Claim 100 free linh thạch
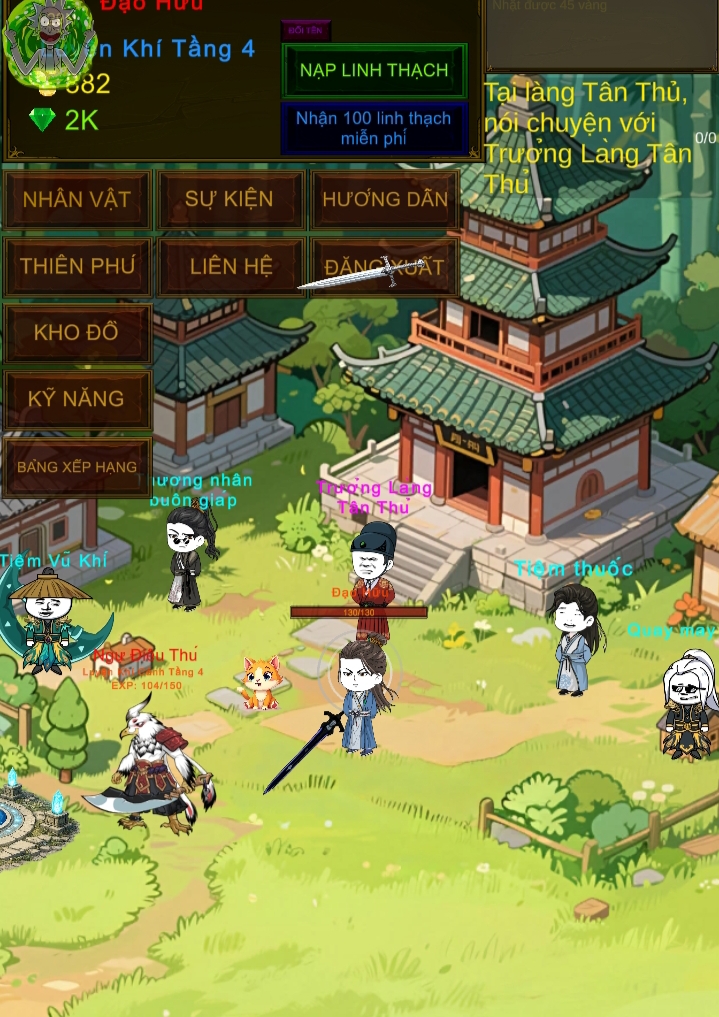 click(374, 128)
